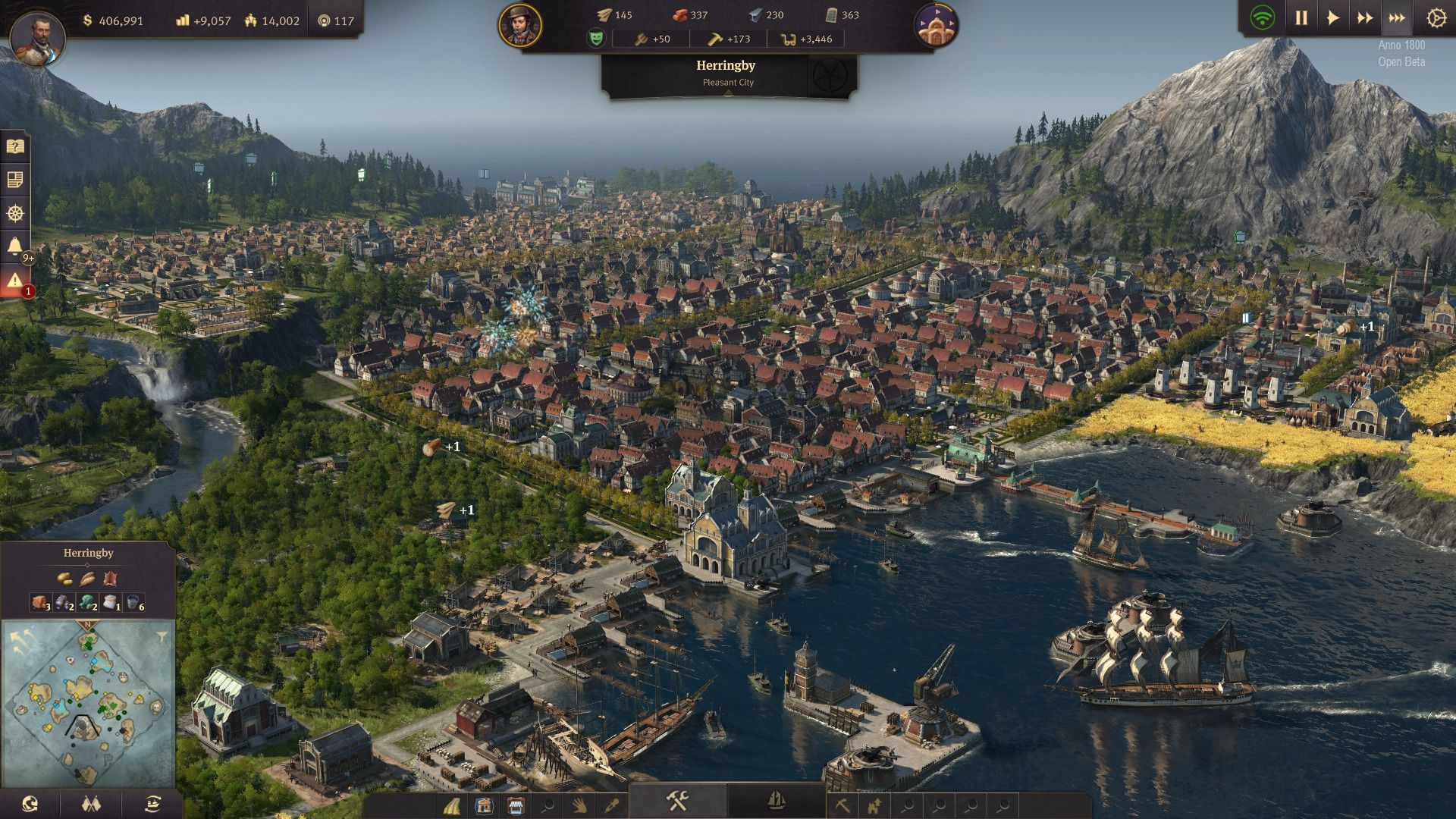
Task: Open the game settings gear
Action: [x=1438, y=17]
